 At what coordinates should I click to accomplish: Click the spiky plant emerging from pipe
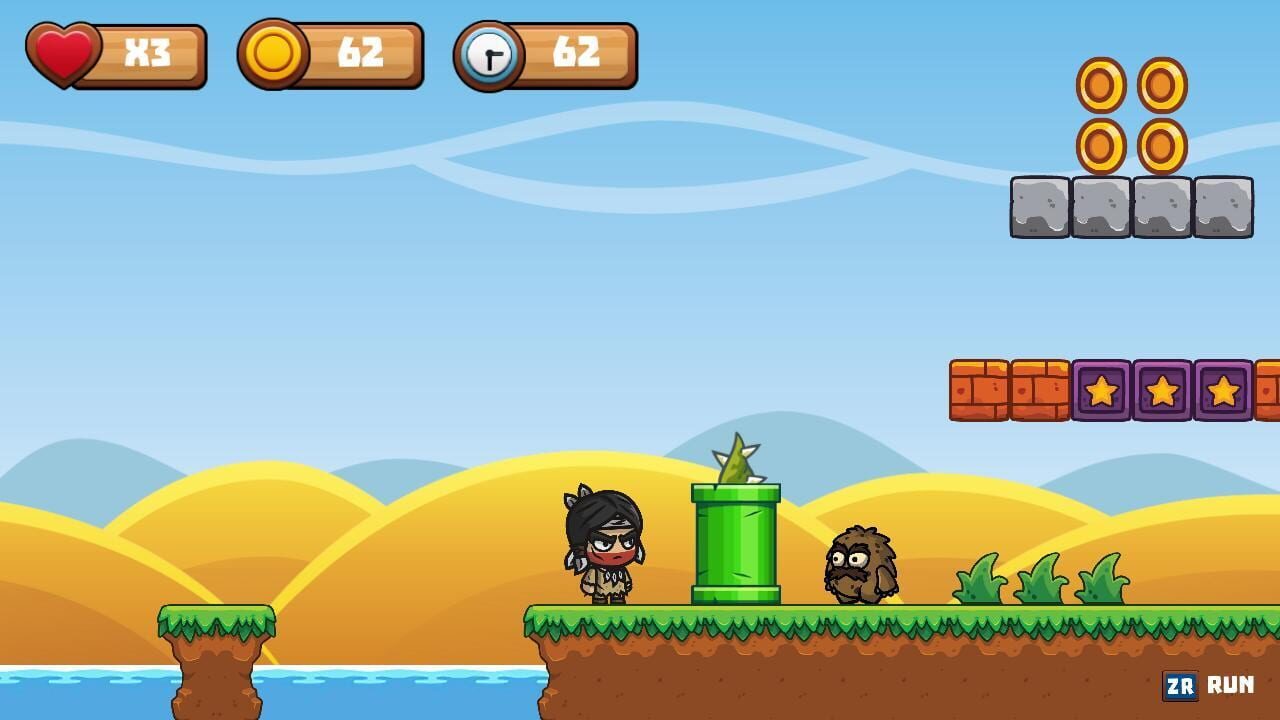coord(737,460)
